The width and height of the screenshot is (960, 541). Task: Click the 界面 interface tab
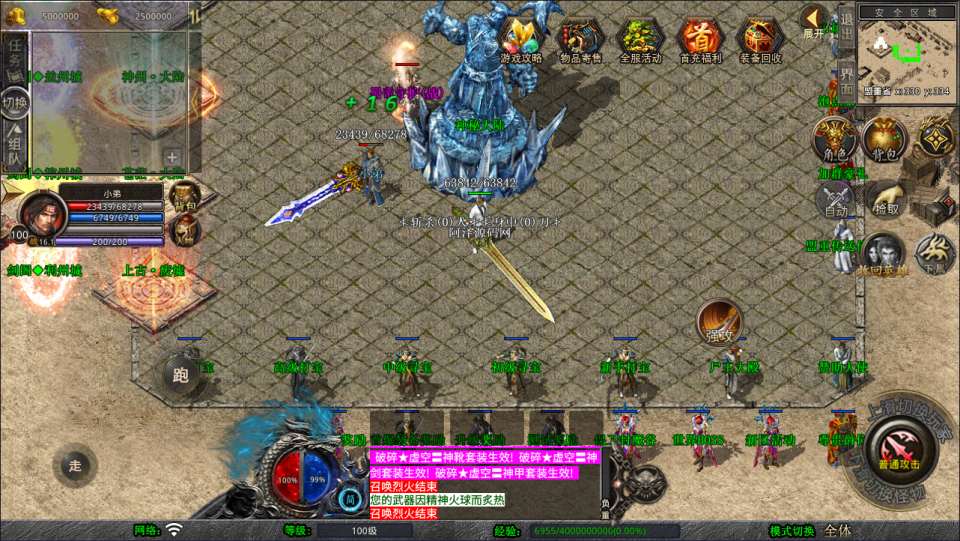click(846, 79)
